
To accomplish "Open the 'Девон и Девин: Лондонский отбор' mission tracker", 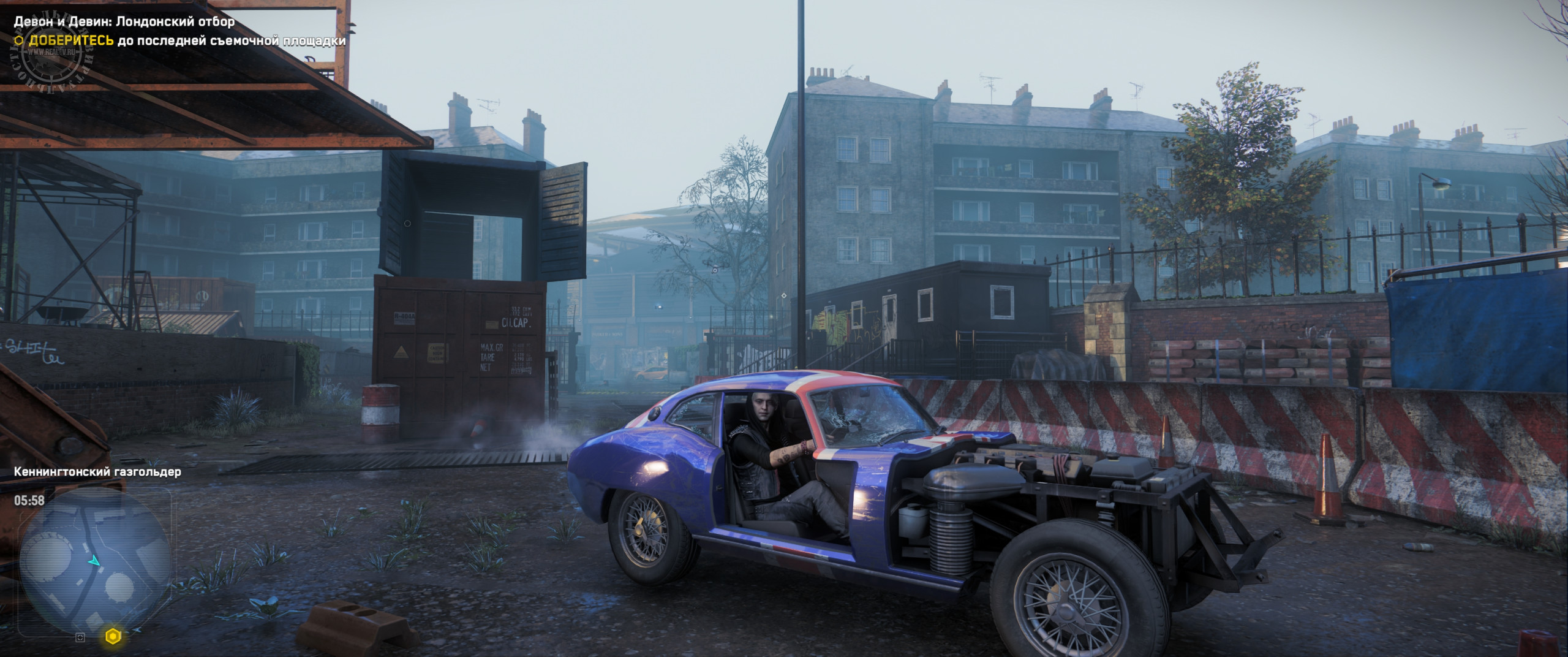I will [x=124, y=22].
